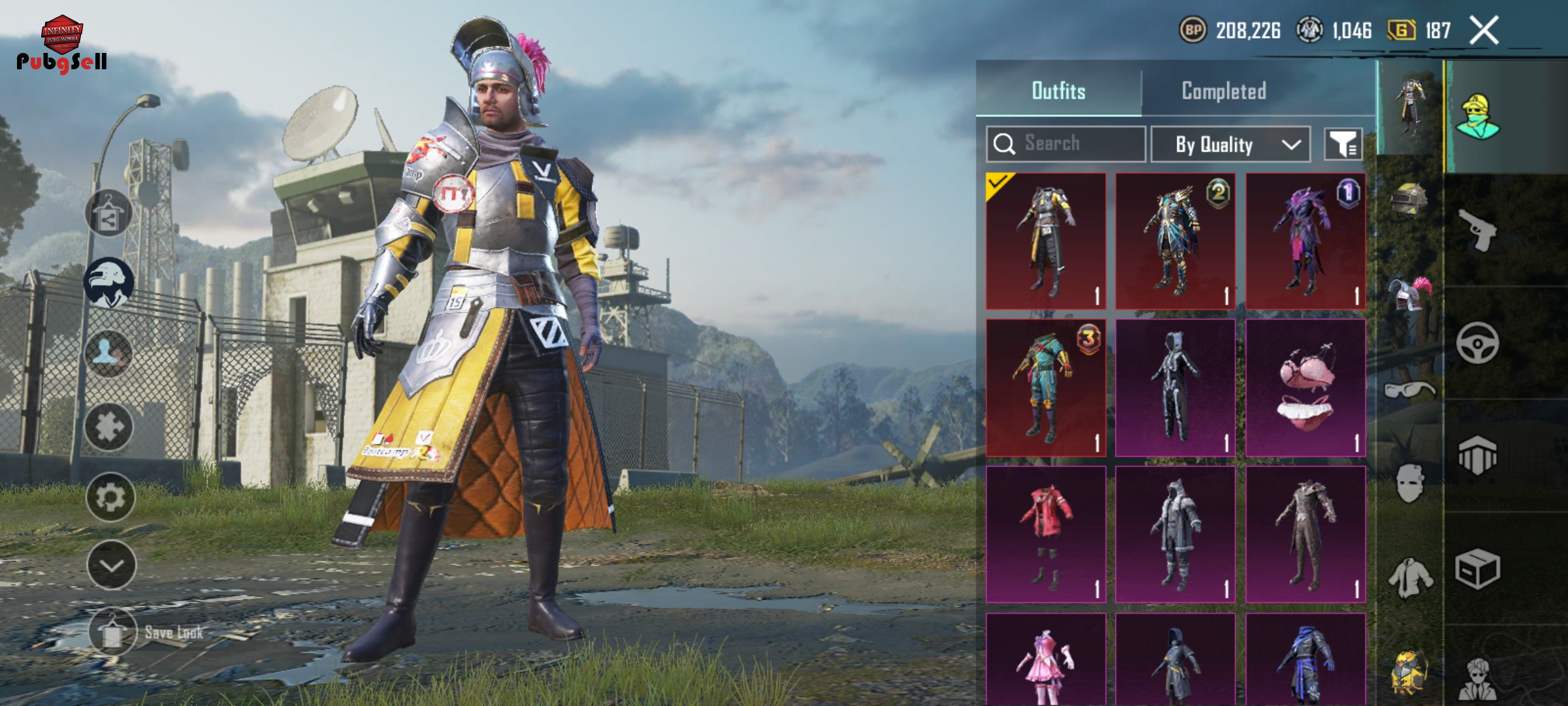Click the outfit Search field

(1066, 144)
